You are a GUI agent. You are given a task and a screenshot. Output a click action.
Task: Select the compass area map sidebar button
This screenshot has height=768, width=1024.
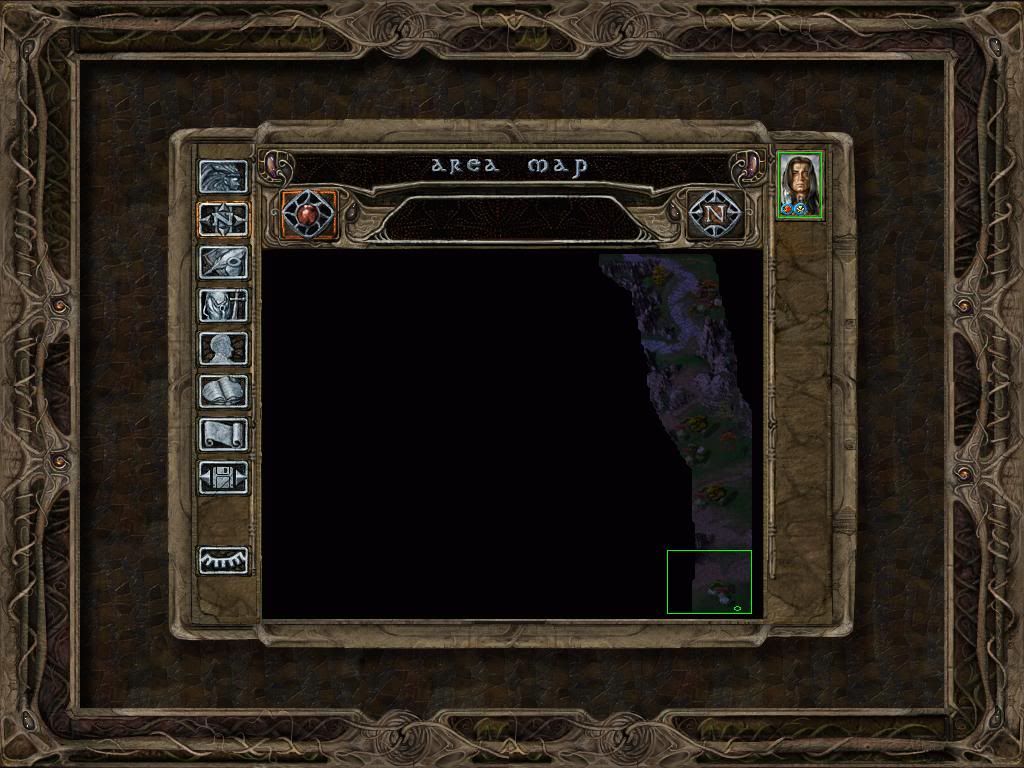(223, 219)
